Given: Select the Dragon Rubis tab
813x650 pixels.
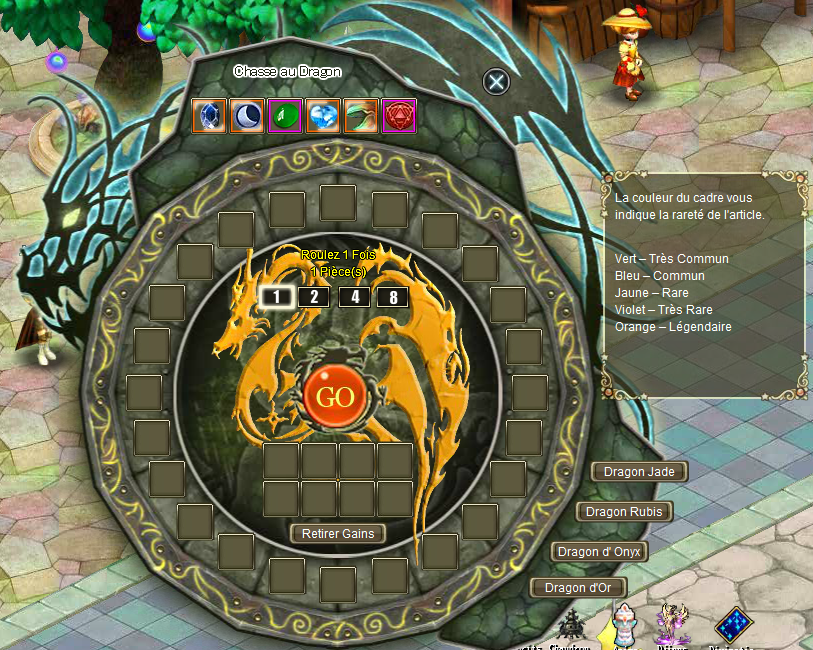Looking at the screenshot, I should pyautogui.click(x=624, y=512).
